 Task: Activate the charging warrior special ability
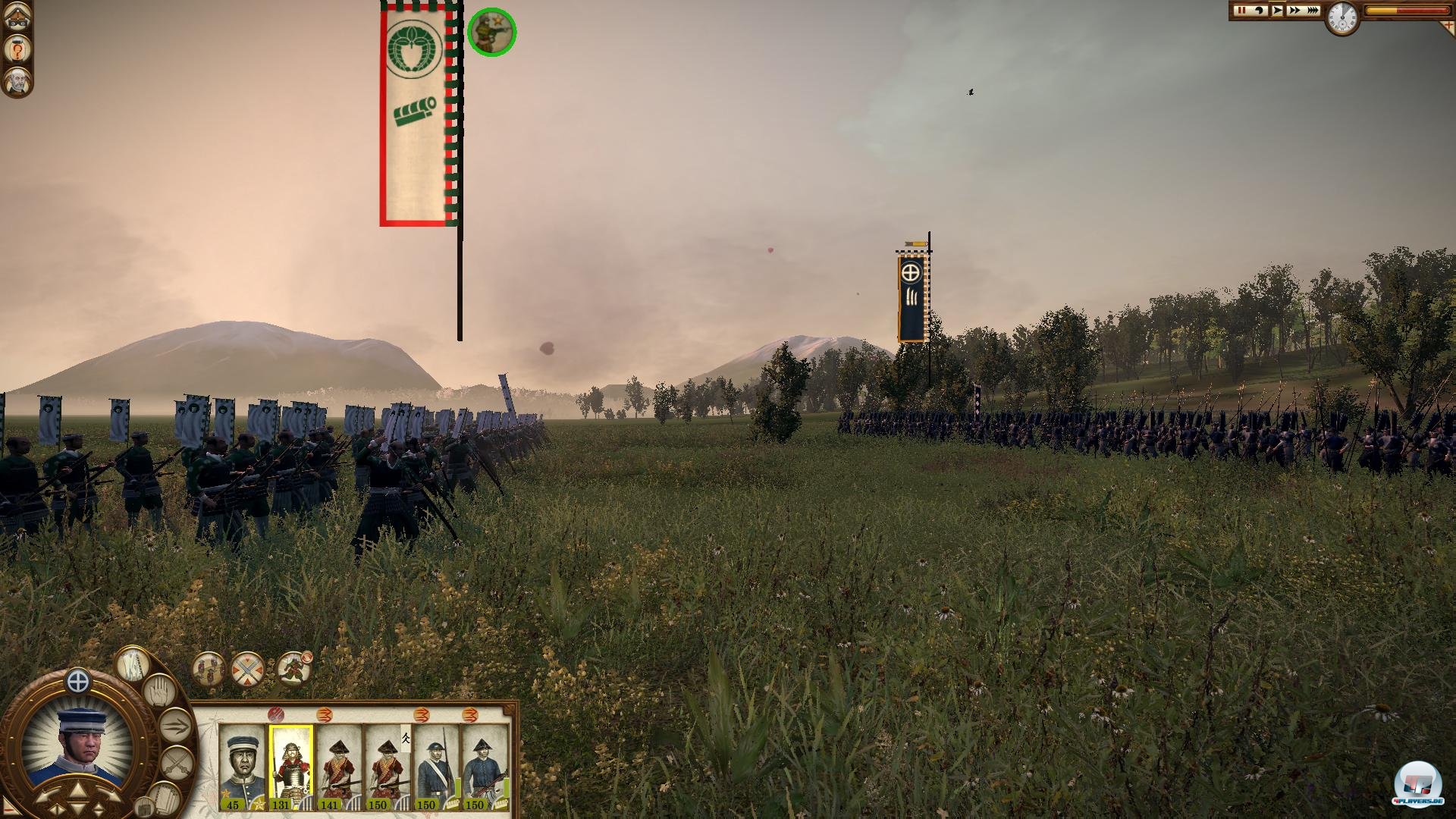(x=293, y=670)
